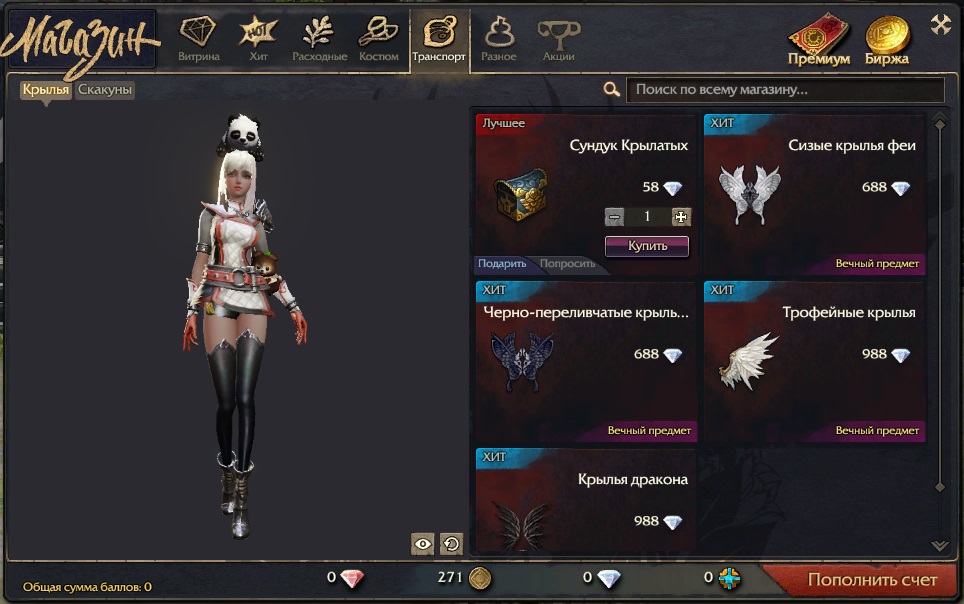Show the Акции tab
Viewport: 964px width, 604px height.
point(558,41)
